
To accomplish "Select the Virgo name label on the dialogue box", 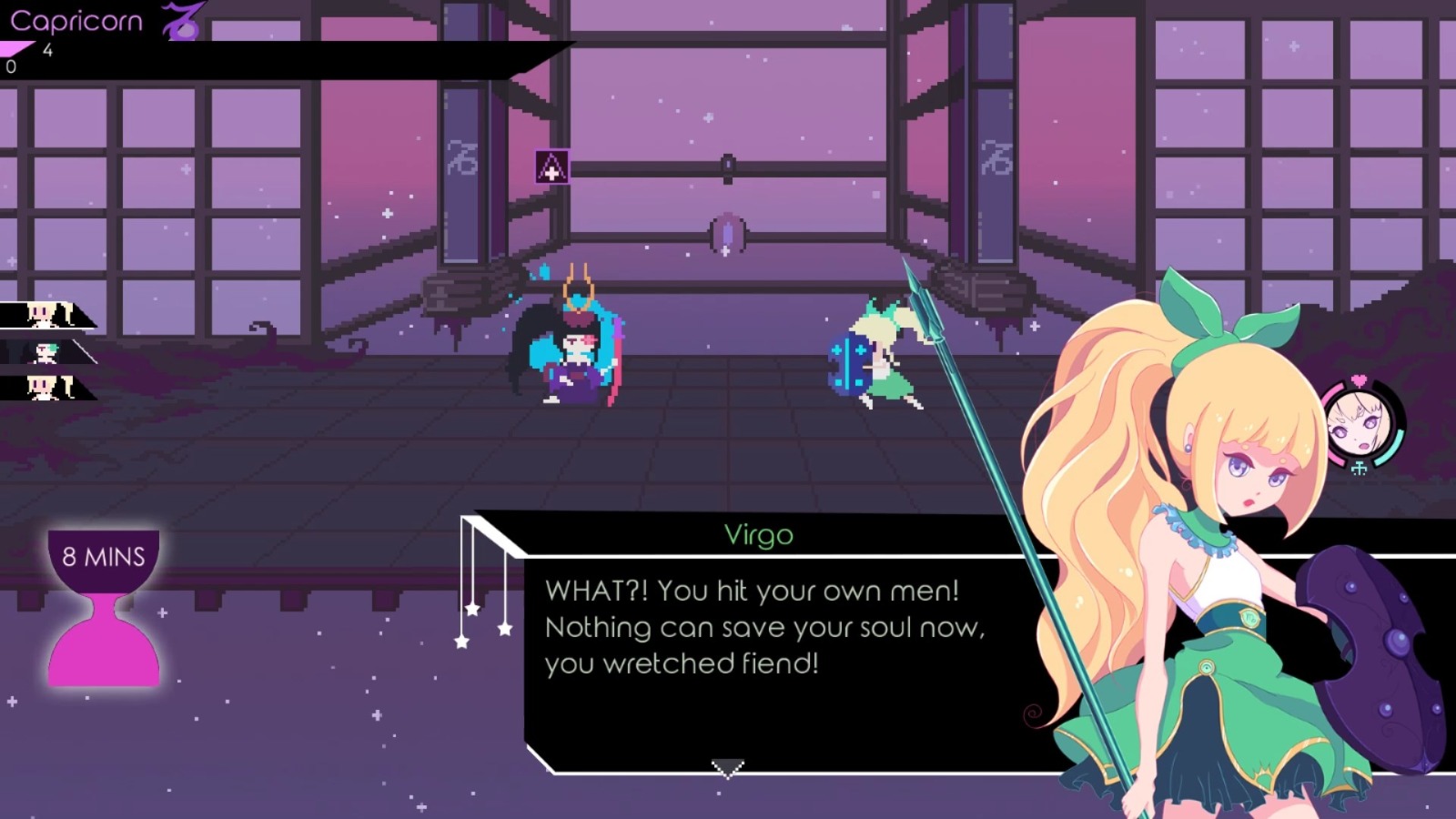I will [x=758, y=536].
